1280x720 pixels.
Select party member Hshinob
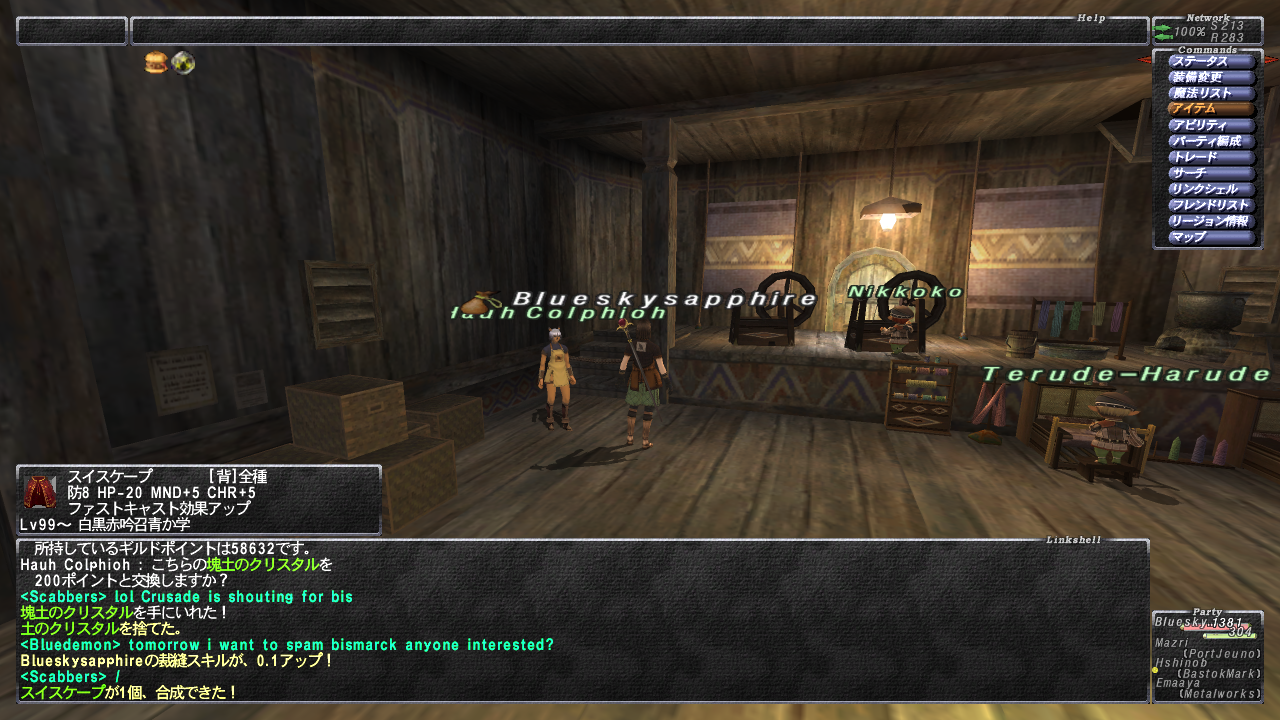point(1206,668)
